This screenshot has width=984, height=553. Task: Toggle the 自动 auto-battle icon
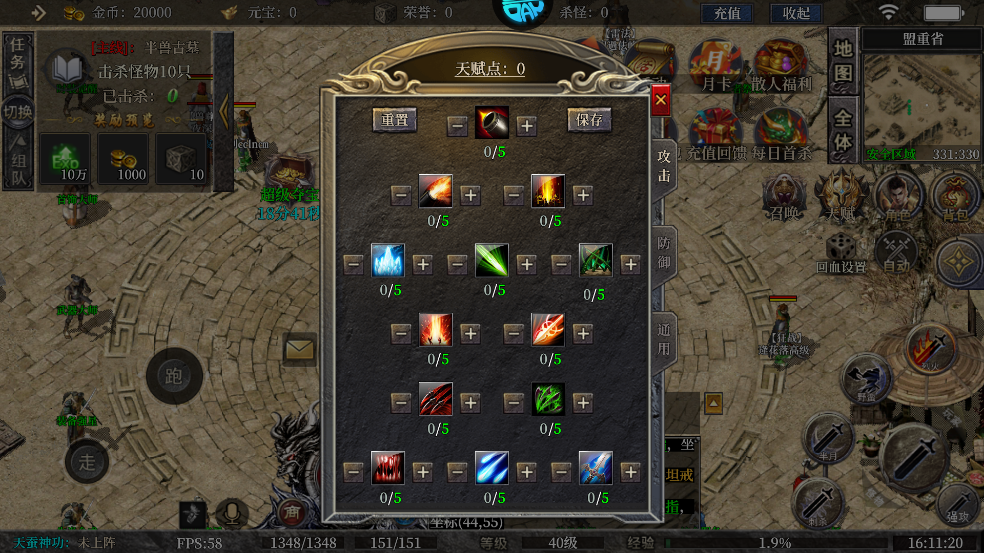[x=896, y=252]
